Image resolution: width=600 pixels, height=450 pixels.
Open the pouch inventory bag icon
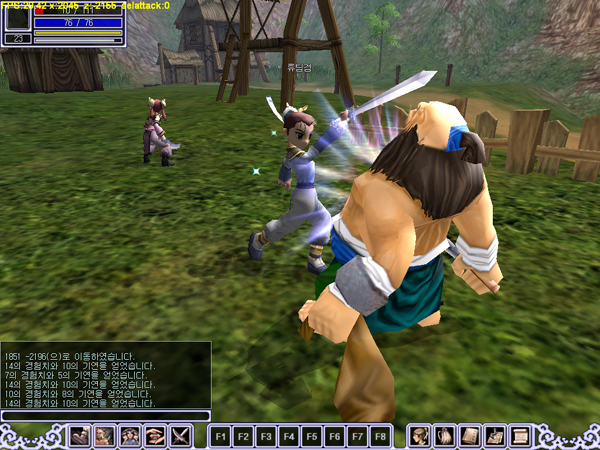point(445,436)
